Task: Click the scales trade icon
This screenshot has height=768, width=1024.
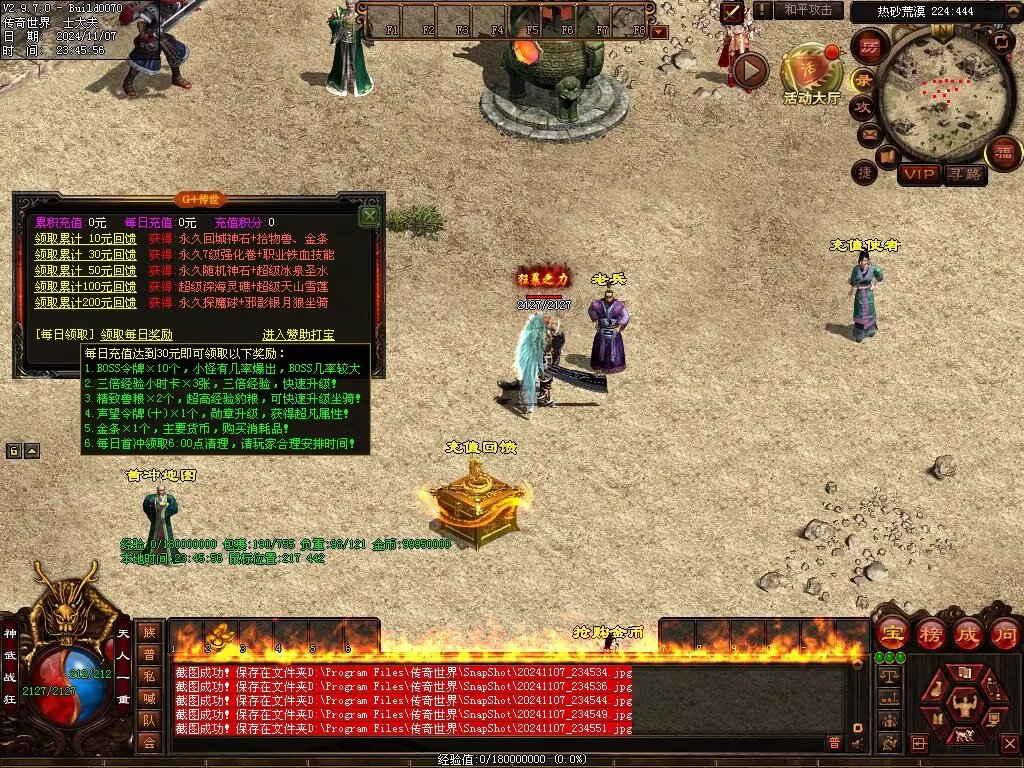Action: (888, 677)
